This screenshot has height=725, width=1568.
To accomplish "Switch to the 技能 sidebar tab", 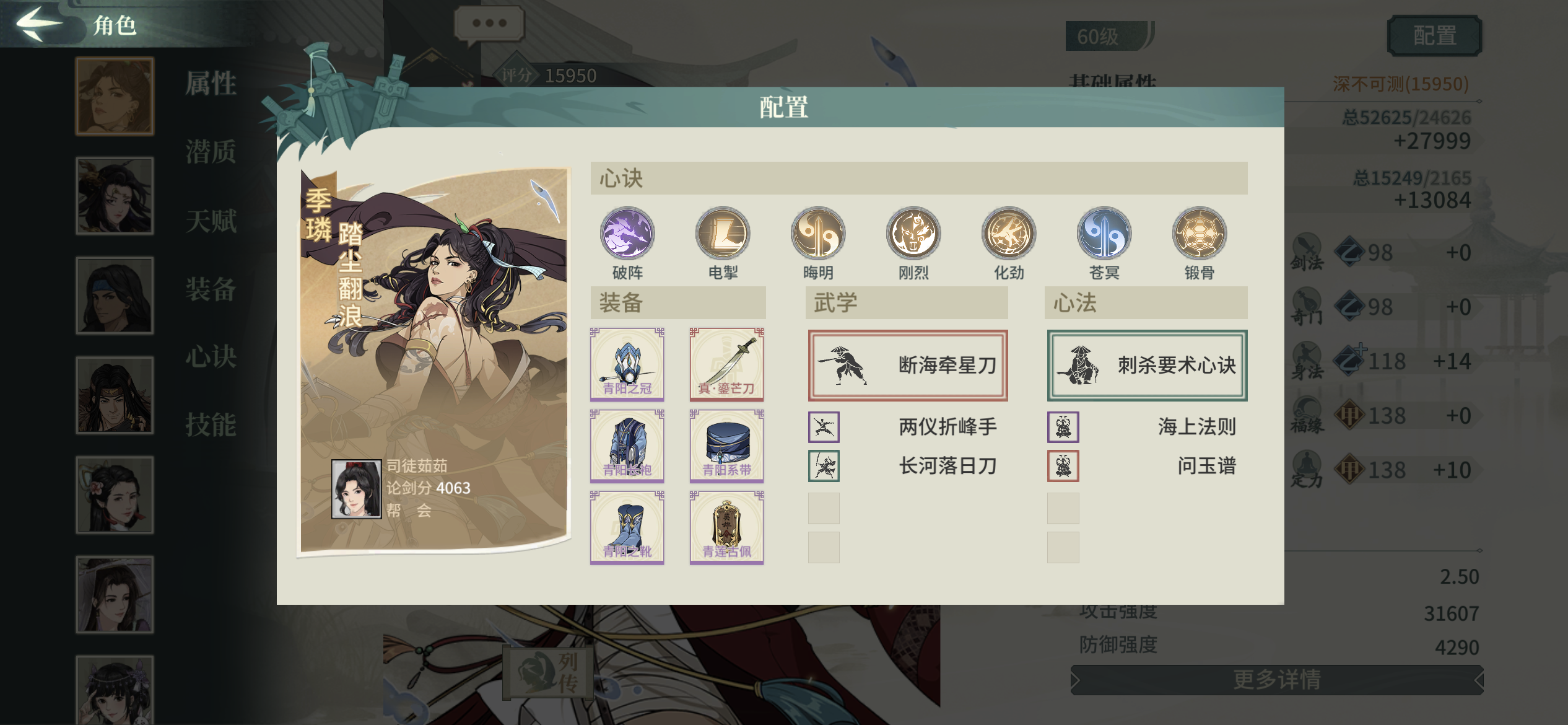I will (x=211, y=425).
